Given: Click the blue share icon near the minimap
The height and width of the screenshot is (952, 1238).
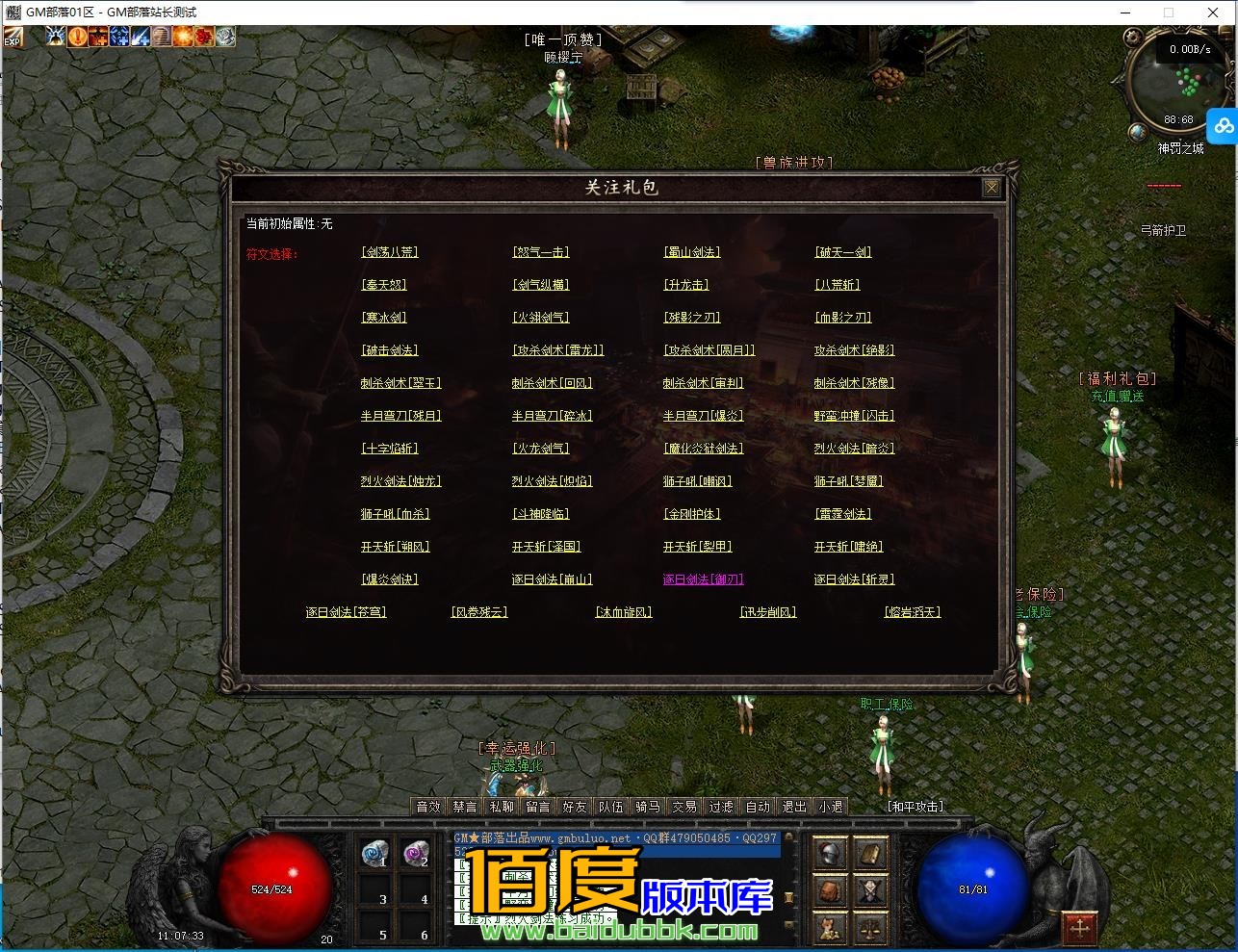Looking at the screenshot, I should (x=1223, y=125).
